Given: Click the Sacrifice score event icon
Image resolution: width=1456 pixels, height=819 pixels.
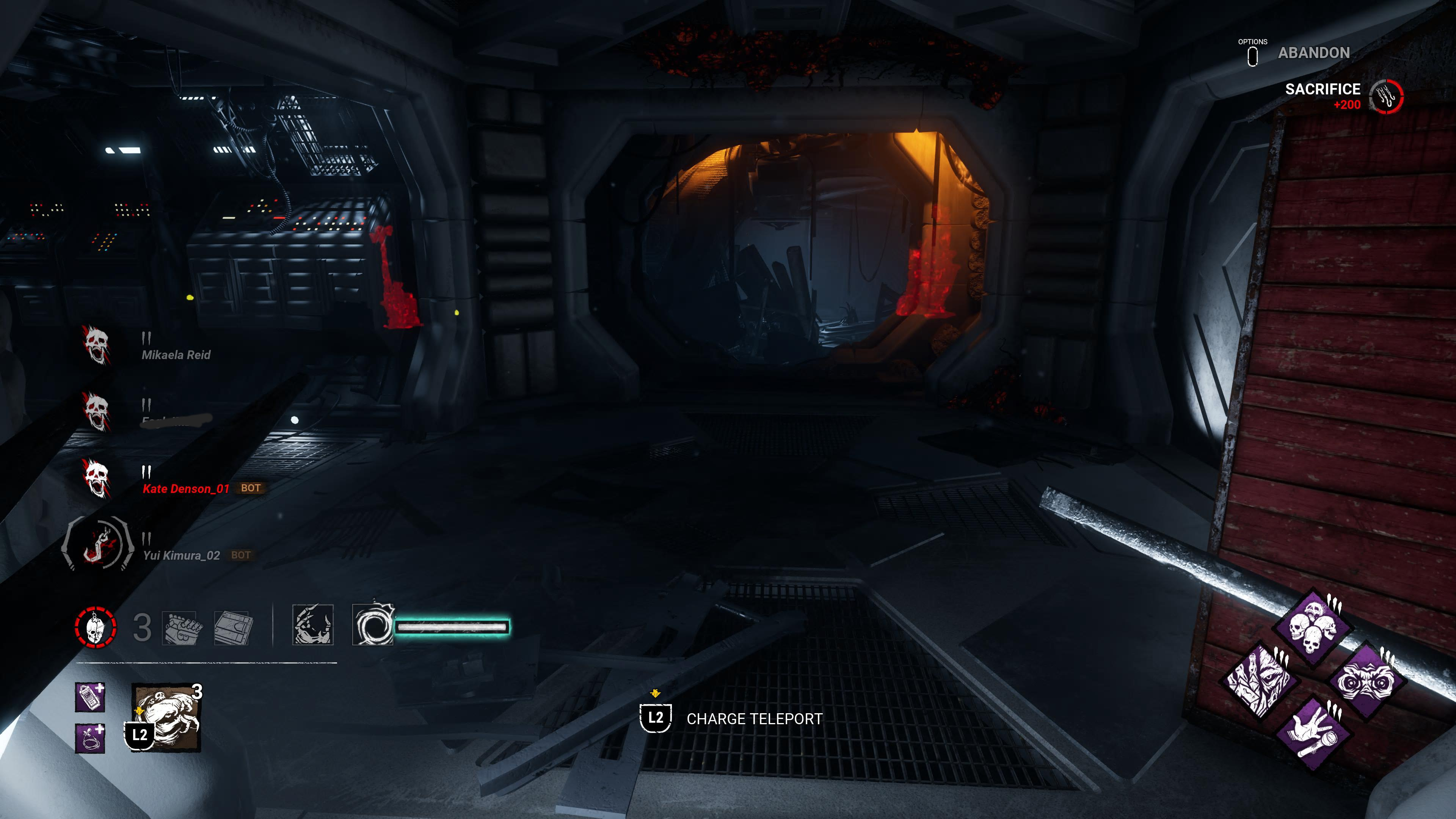Looking at the screenshot, I should (x=1386, y=97).
